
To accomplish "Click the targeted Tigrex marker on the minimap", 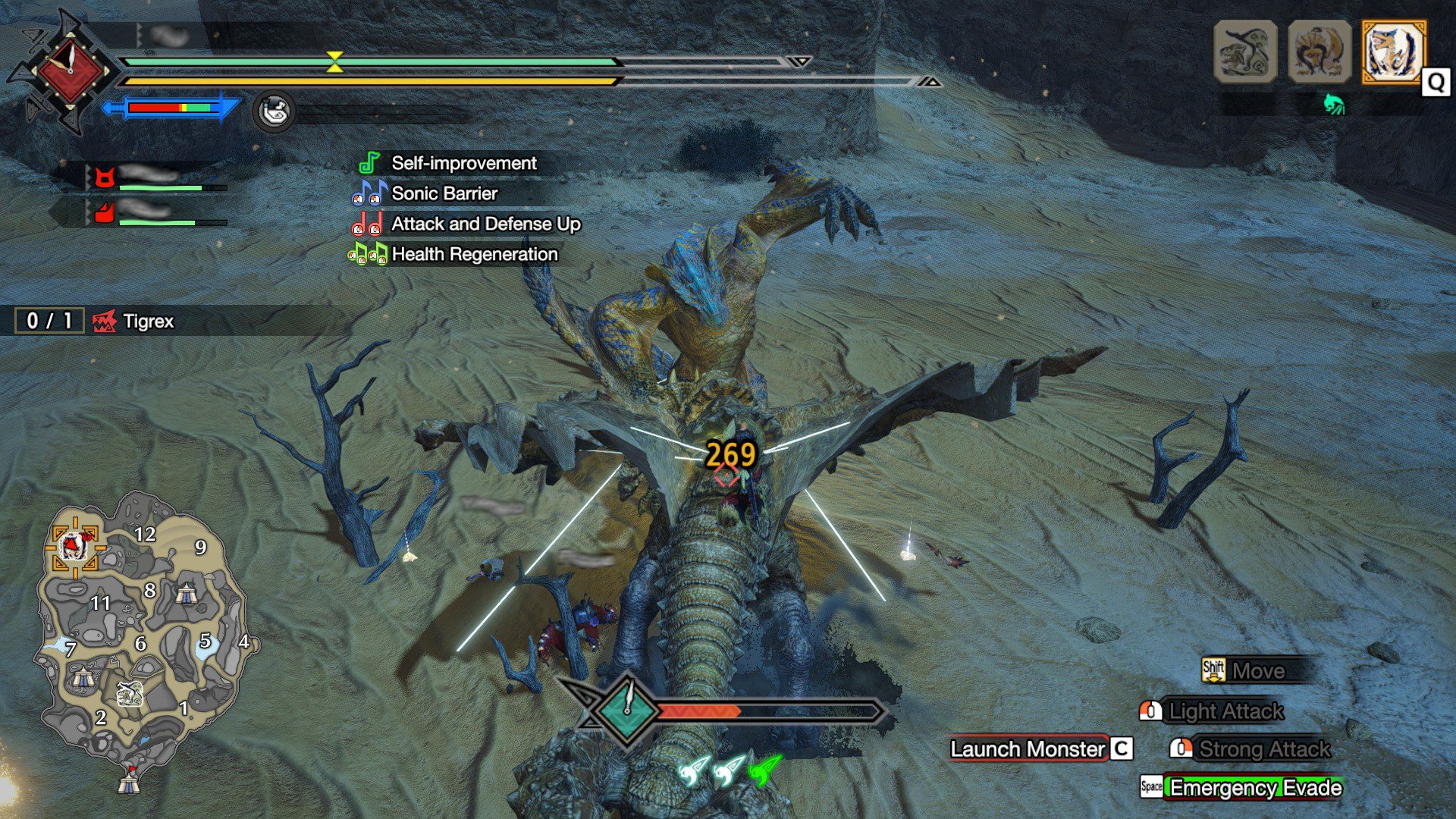I will point(74,544).
